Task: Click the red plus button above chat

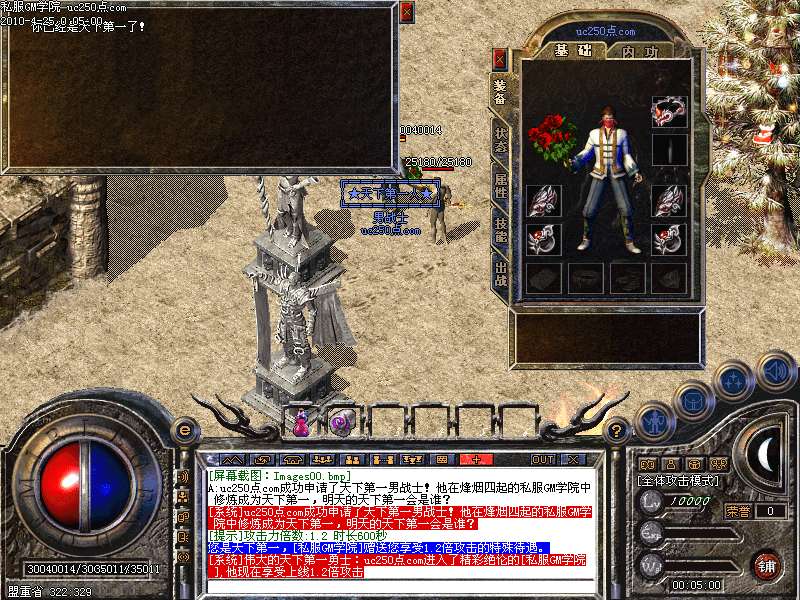Action: pyautogui.click(x=476, y=459)
